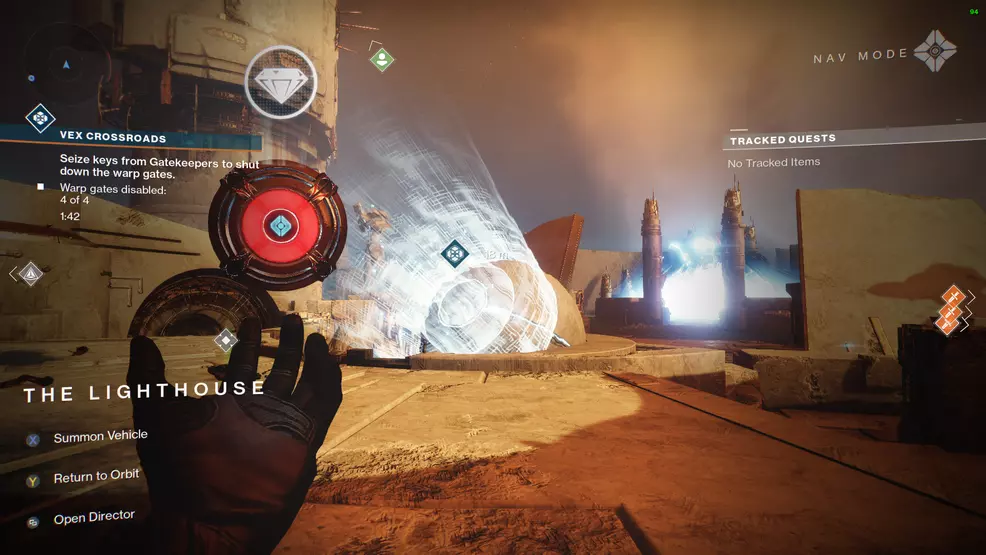Open the Director
986x555 pixels.
click(93, 518)
